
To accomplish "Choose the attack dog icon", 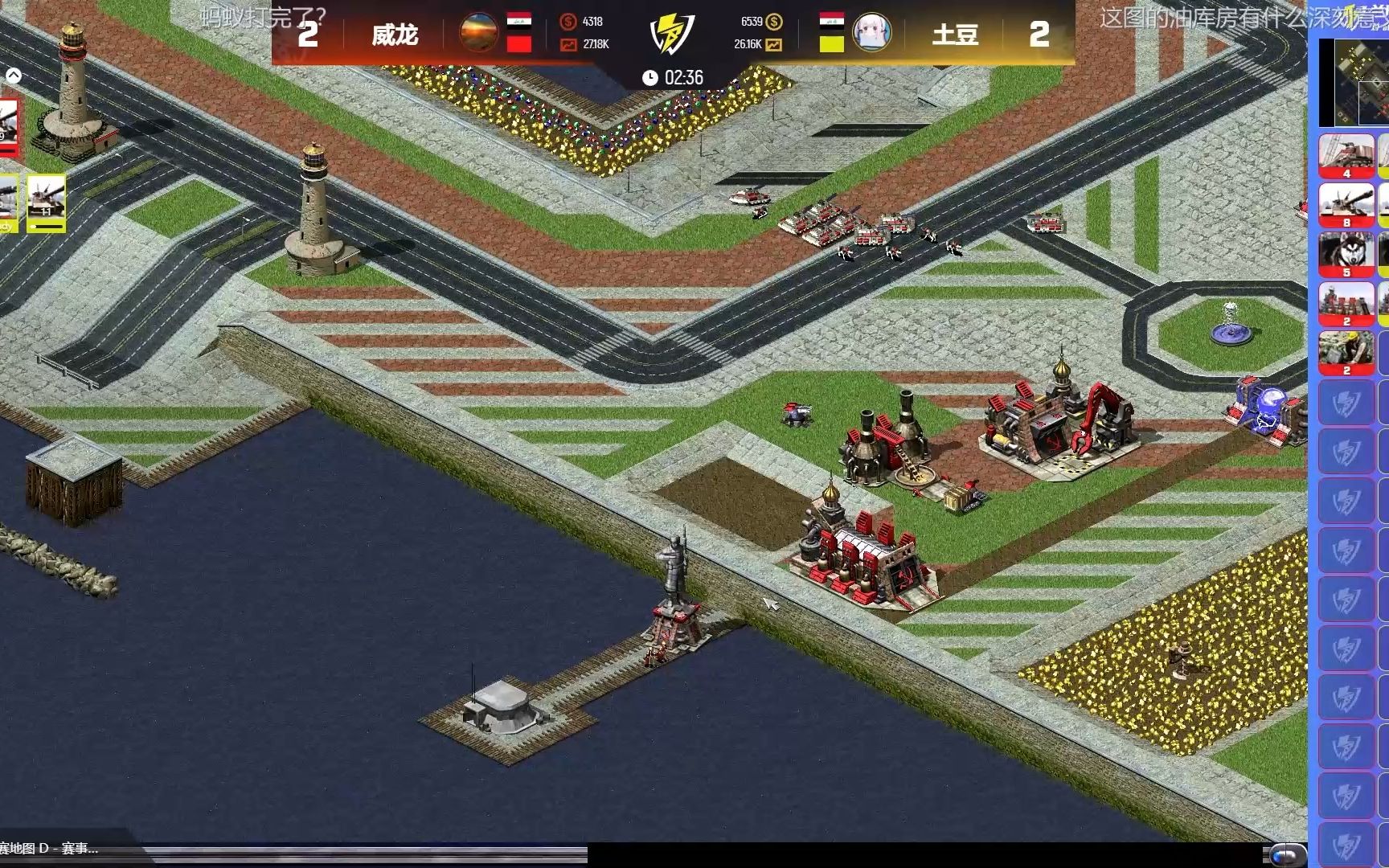I will 1346,253.
